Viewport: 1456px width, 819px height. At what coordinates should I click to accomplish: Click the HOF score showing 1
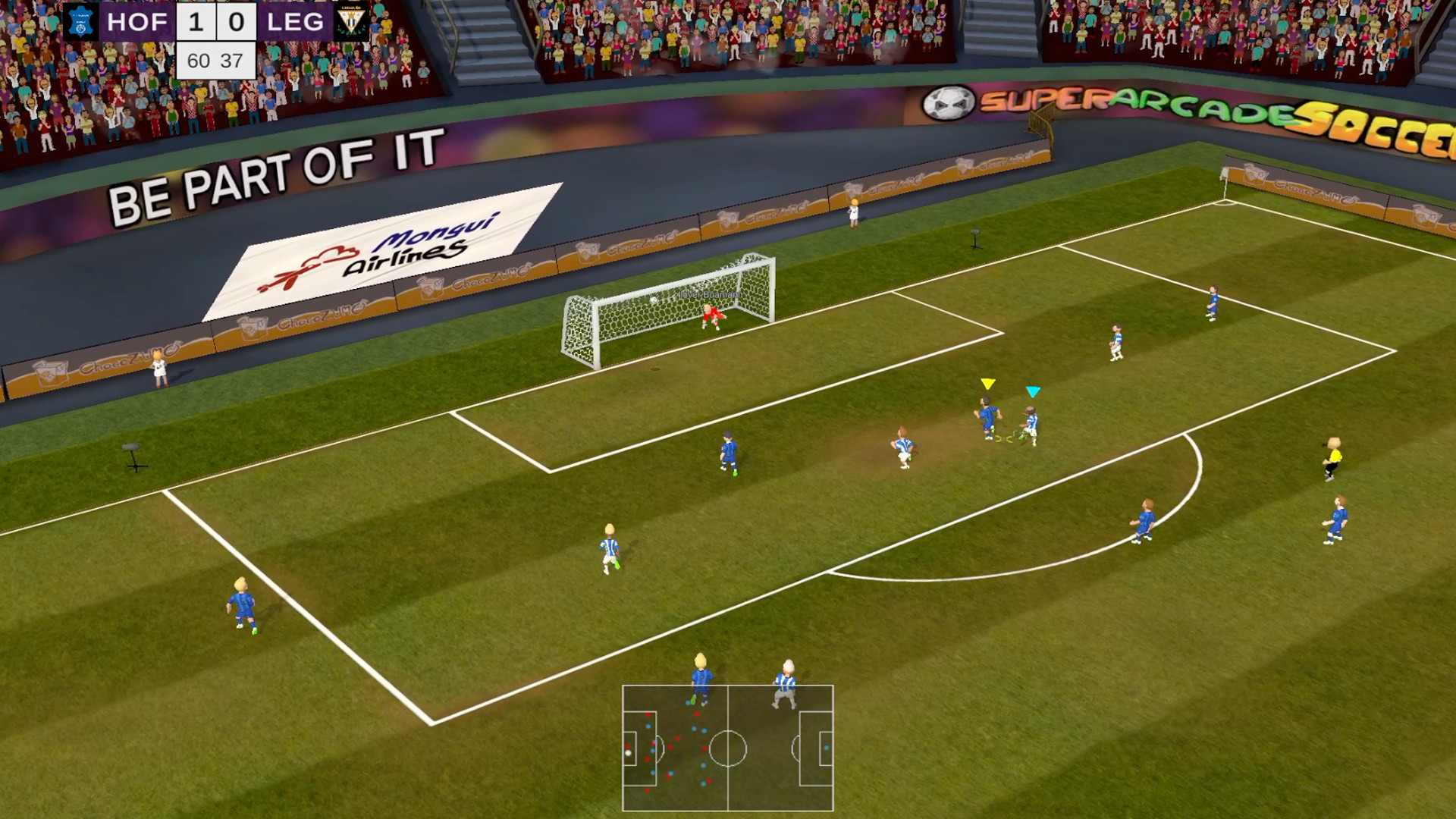(196, 23)
